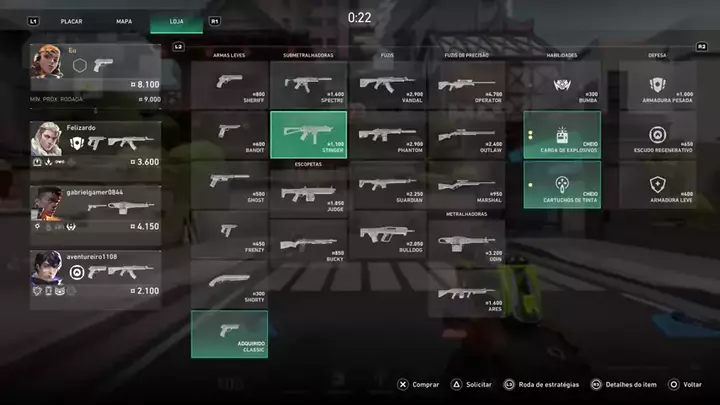The image size is (720, 405).
Task: Select the Loja tab
Action: click(176, 20)
